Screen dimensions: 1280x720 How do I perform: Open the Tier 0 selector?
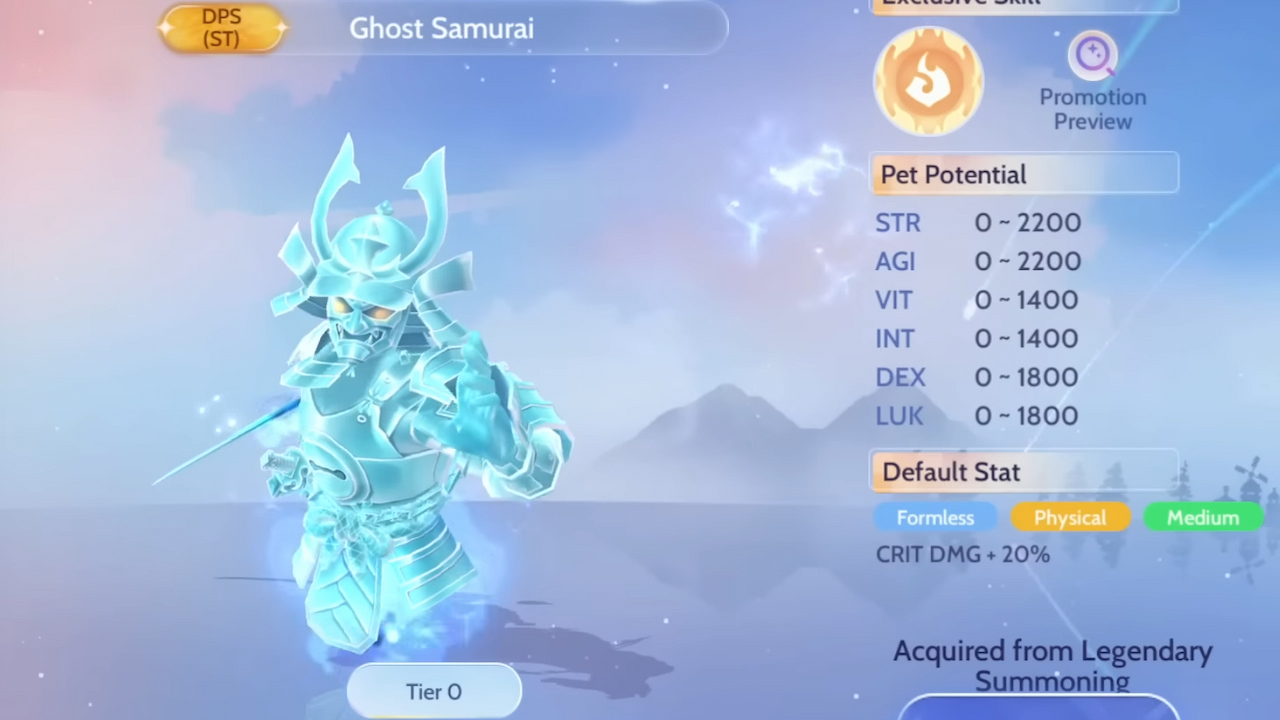tap(433, 691)
